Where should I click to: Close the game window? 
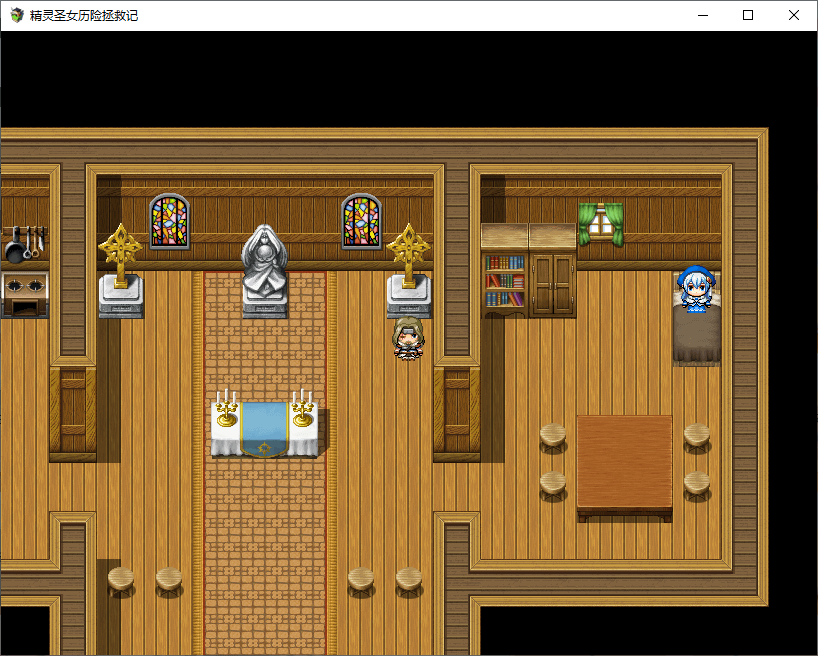click(794, 15)
